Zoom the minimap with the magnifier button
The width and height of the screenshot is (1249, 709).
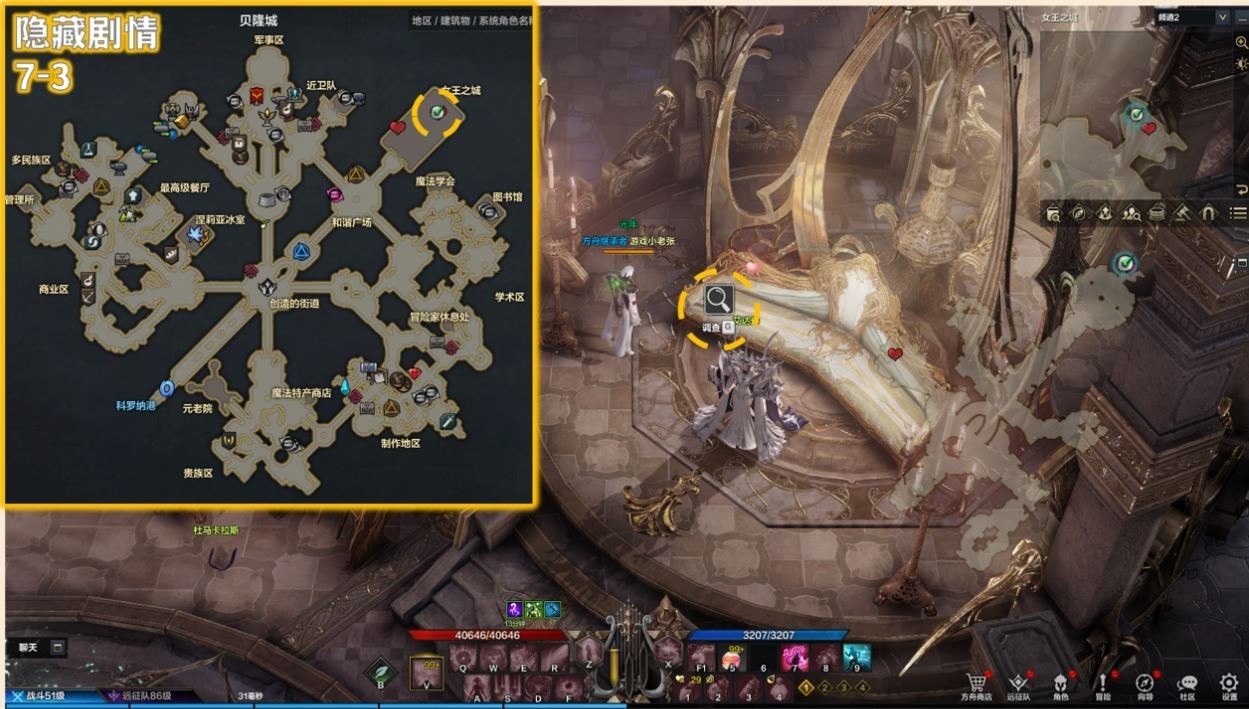coord(1241,41)
